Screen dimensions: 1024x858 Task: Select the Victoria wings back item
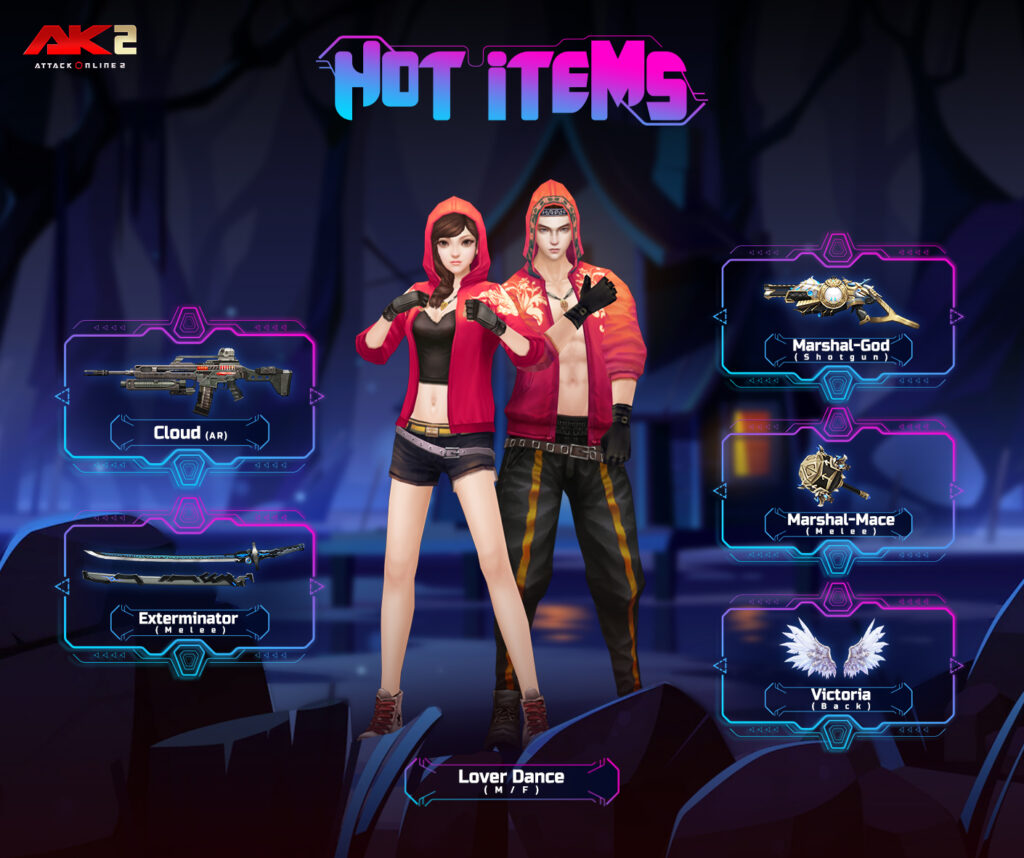838,665
